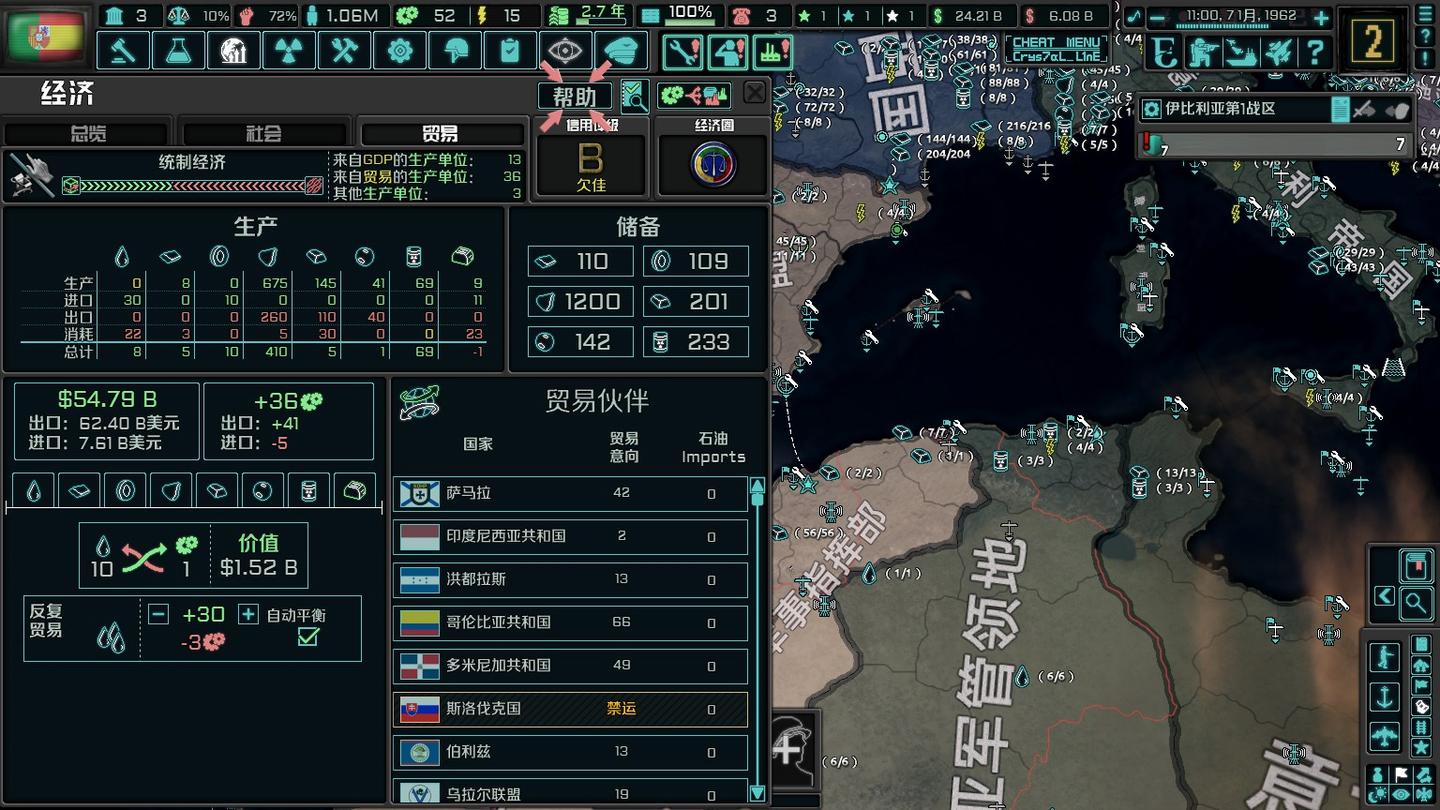Image resolution: width=1440 pixels, height=810 pixels.
Task: Open the encyclopedia book icon above the magnifier
Action: (x=1414, y=566)
